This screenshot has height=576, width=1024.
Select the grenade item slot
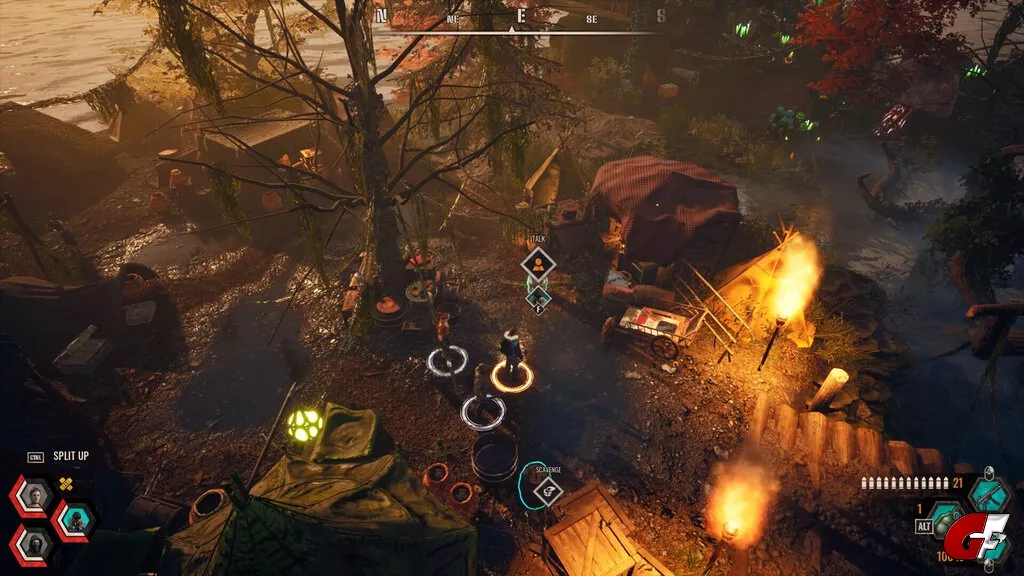tap(944, 520)
